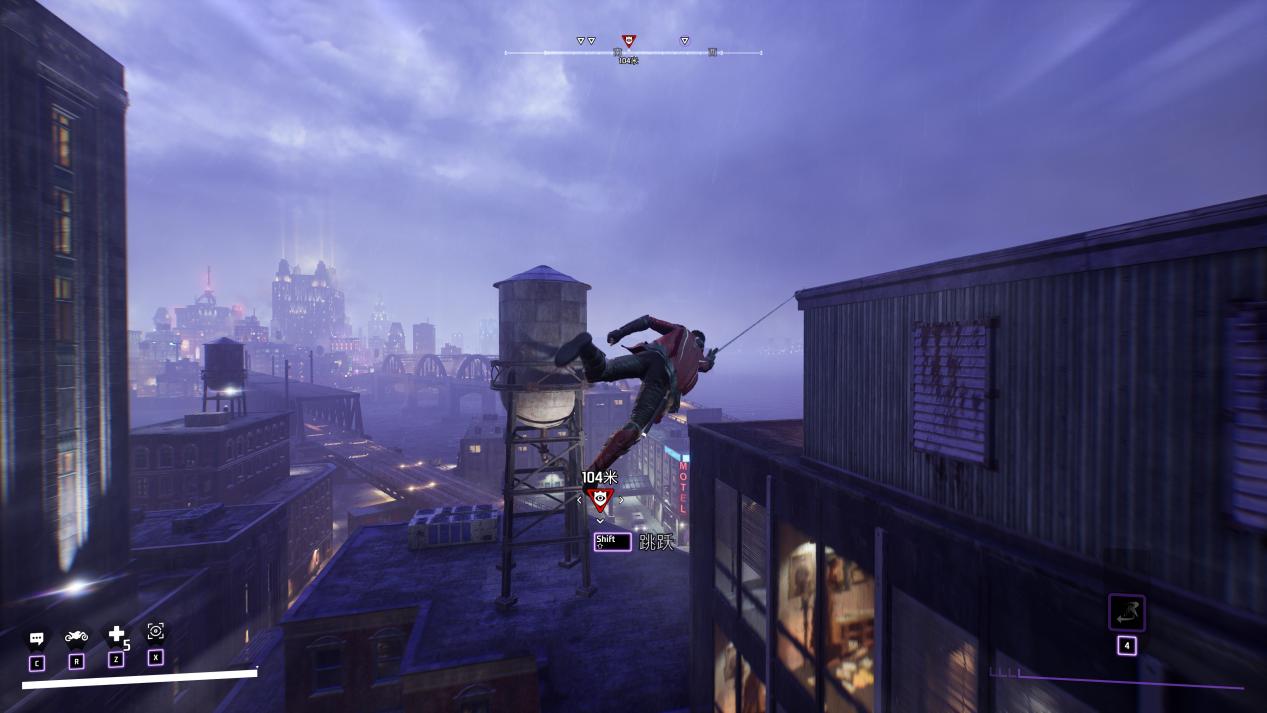Trigger the momentum ability icon above key 4

pos(1126,612)
